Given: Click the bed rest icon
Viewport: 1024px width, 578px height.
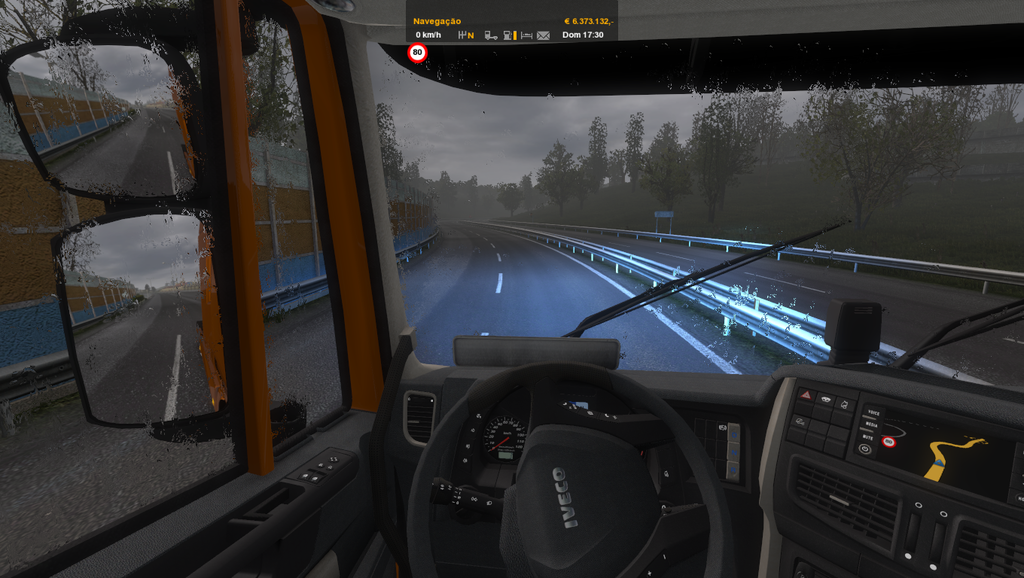Looking at the screenshot, I should (526, 35).
